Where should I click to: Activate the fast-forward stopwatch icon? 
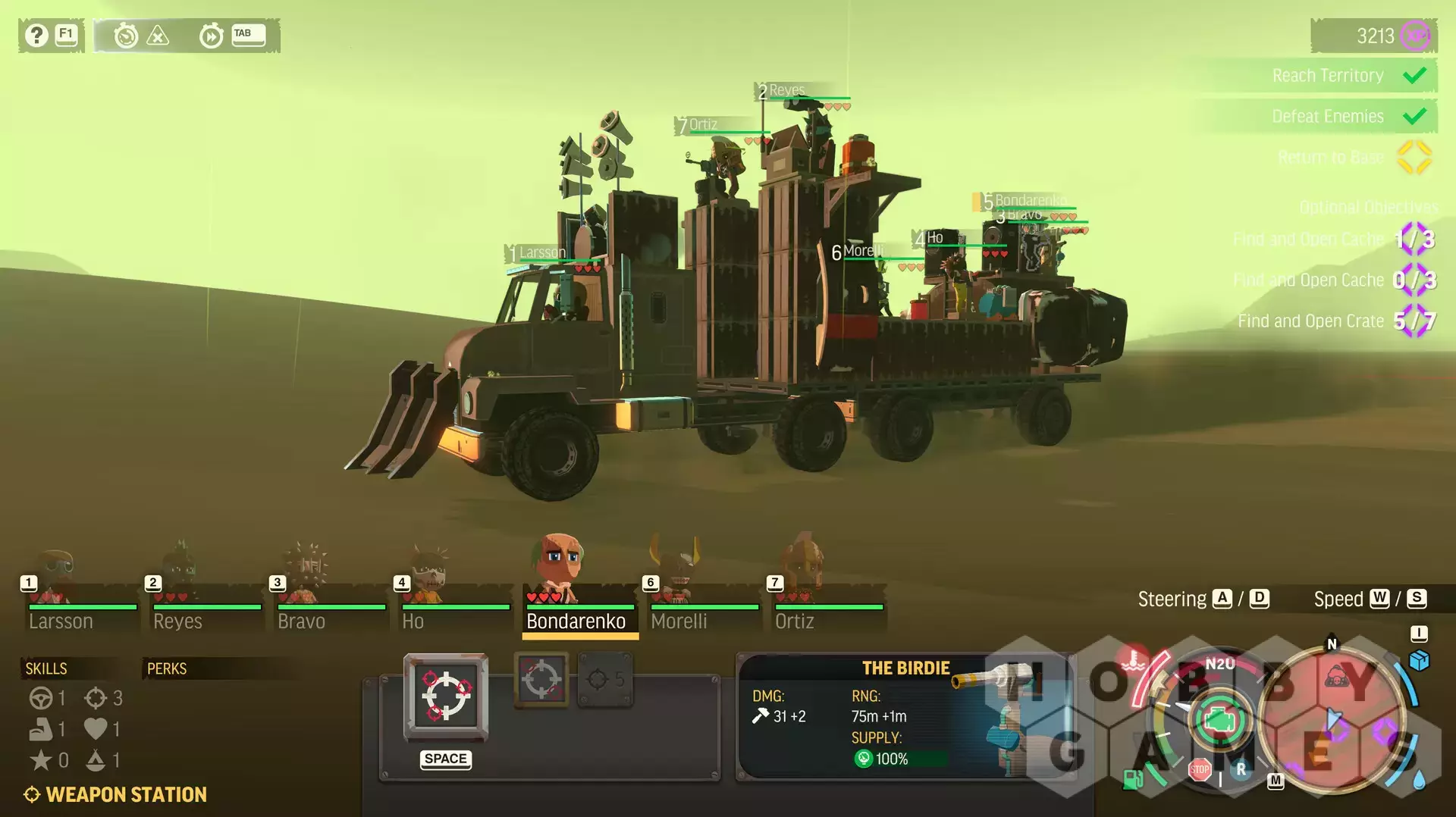(x=211, y=35)
